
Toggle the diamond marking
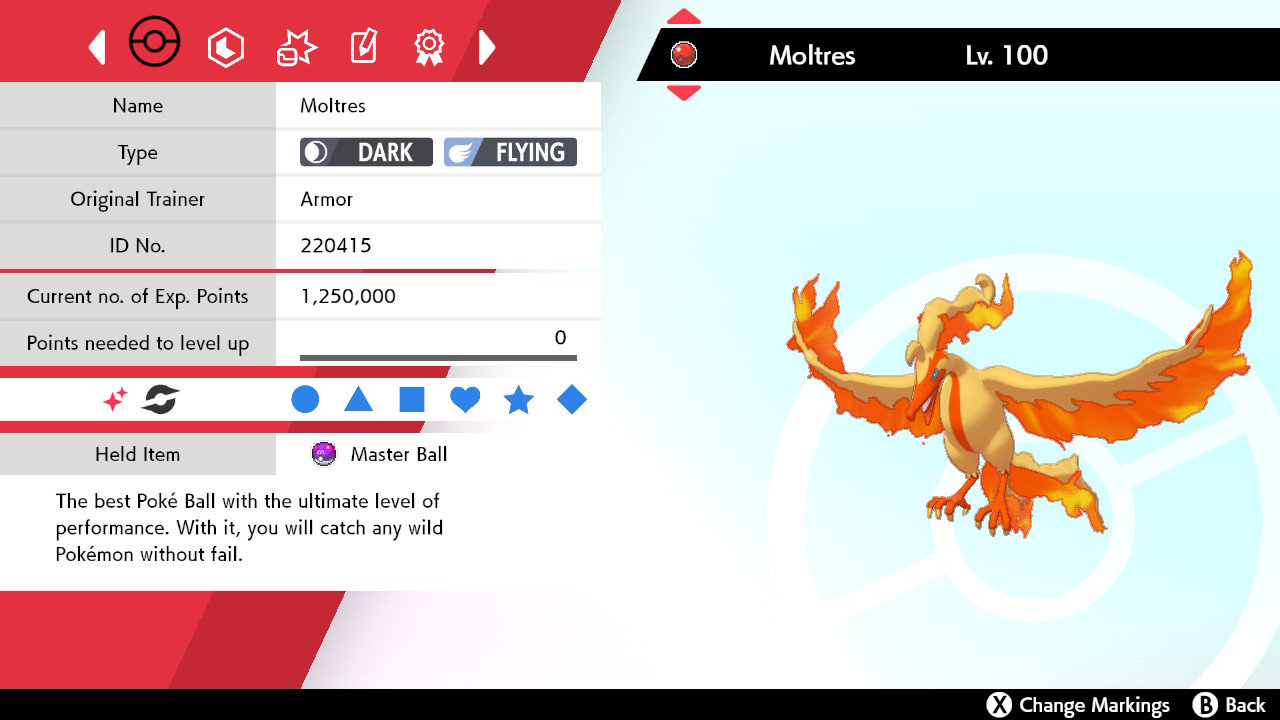572,399
